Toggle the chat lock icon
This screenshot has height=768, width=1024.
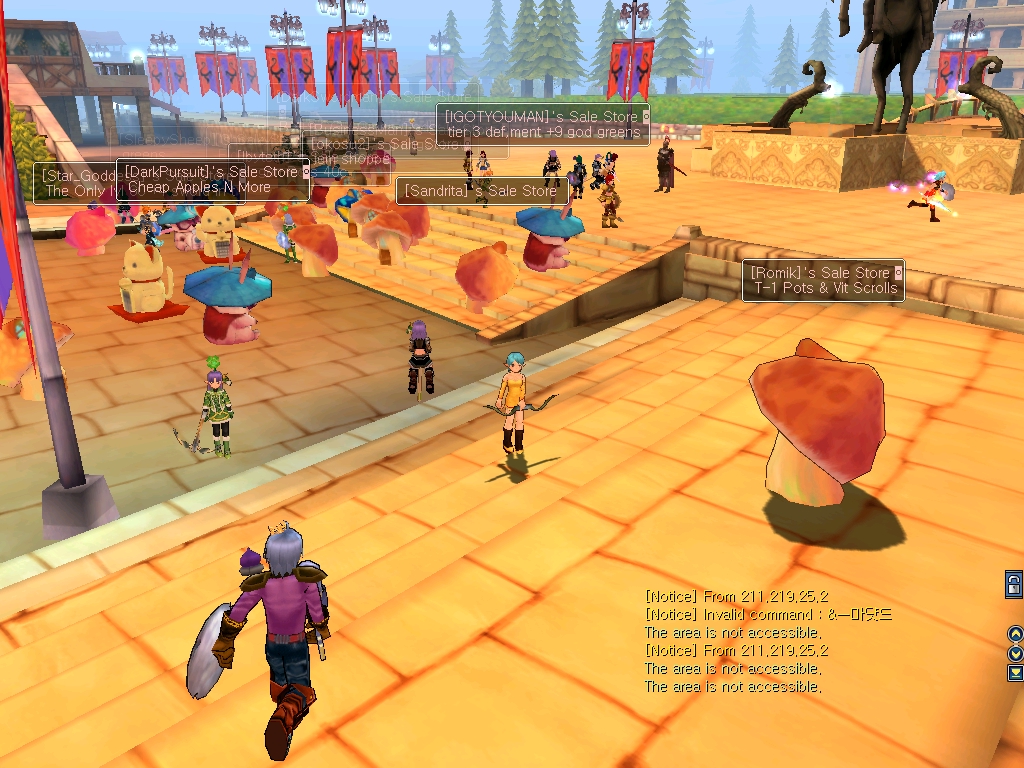[x=1014, y=585]
